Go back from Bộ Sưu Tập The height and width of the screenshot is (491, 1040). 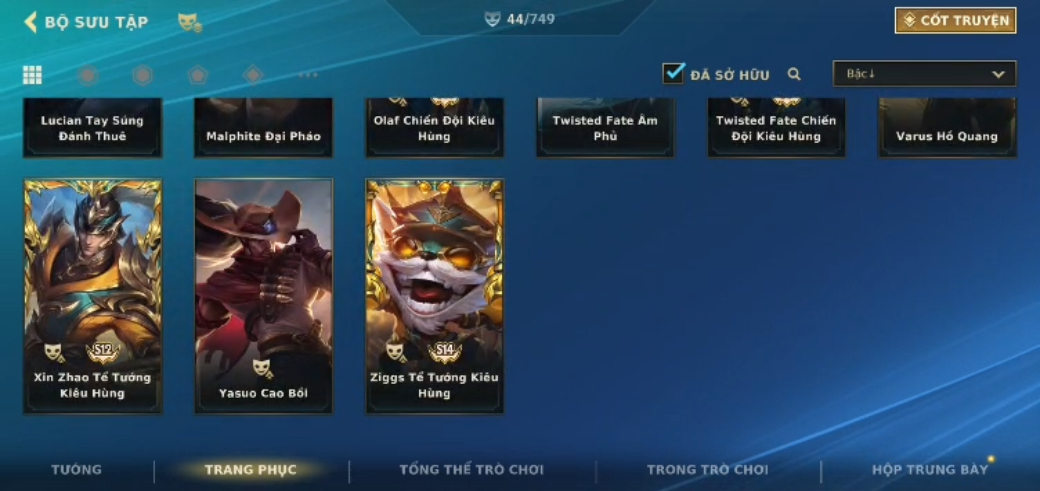[32, 21]
